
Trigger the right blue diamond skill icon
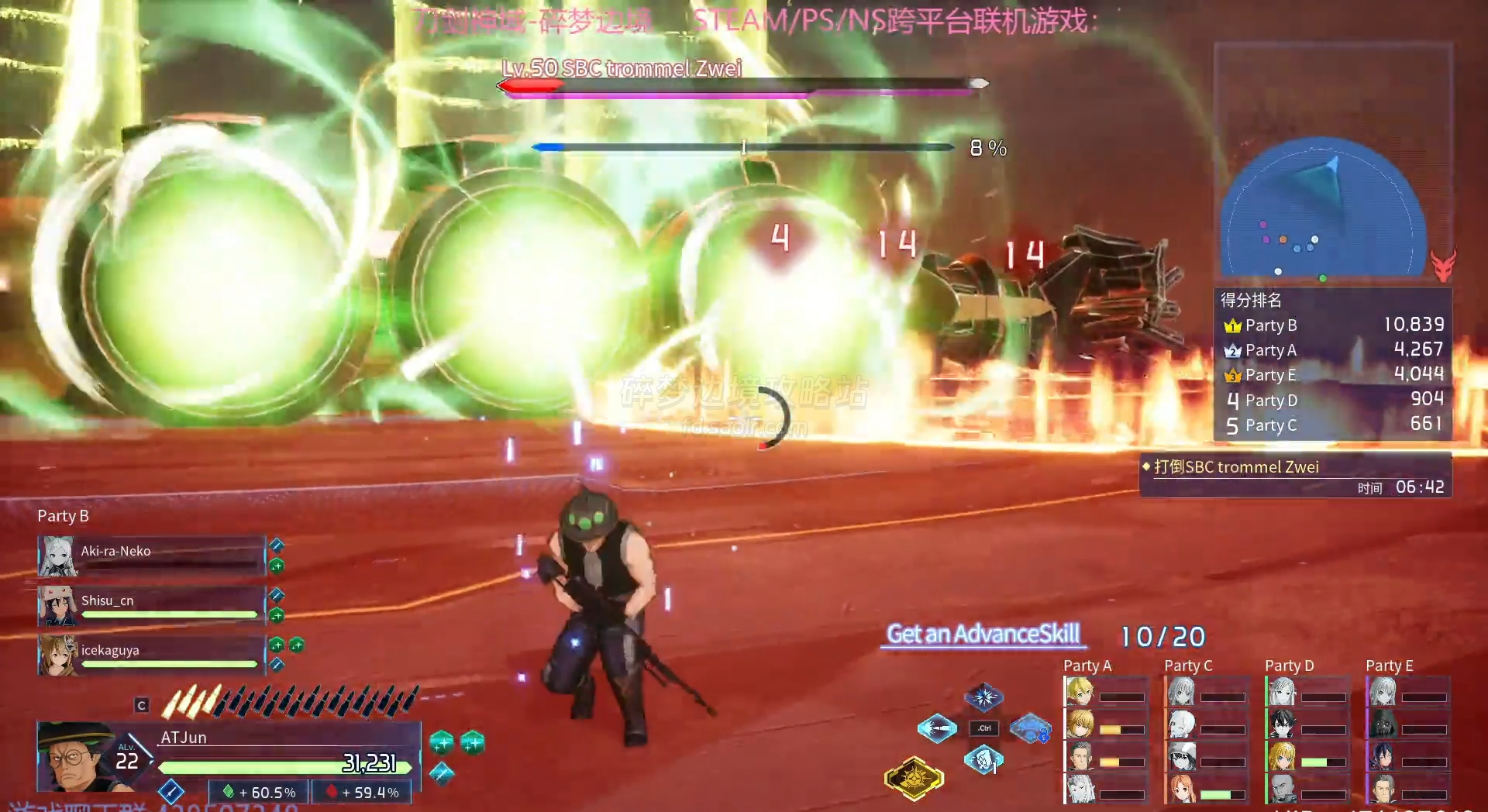1030,728
